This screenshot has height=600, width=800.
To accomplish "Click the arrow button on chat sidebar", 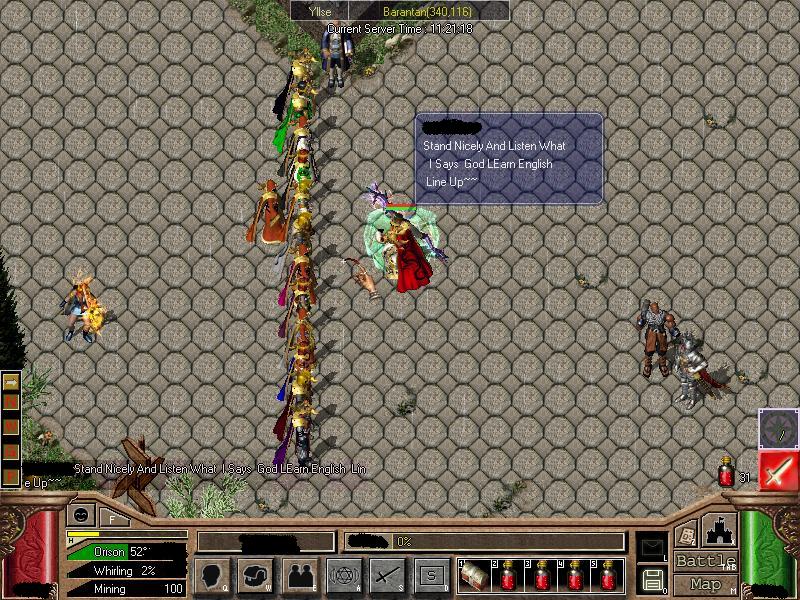I will click(x=12, y=382).
